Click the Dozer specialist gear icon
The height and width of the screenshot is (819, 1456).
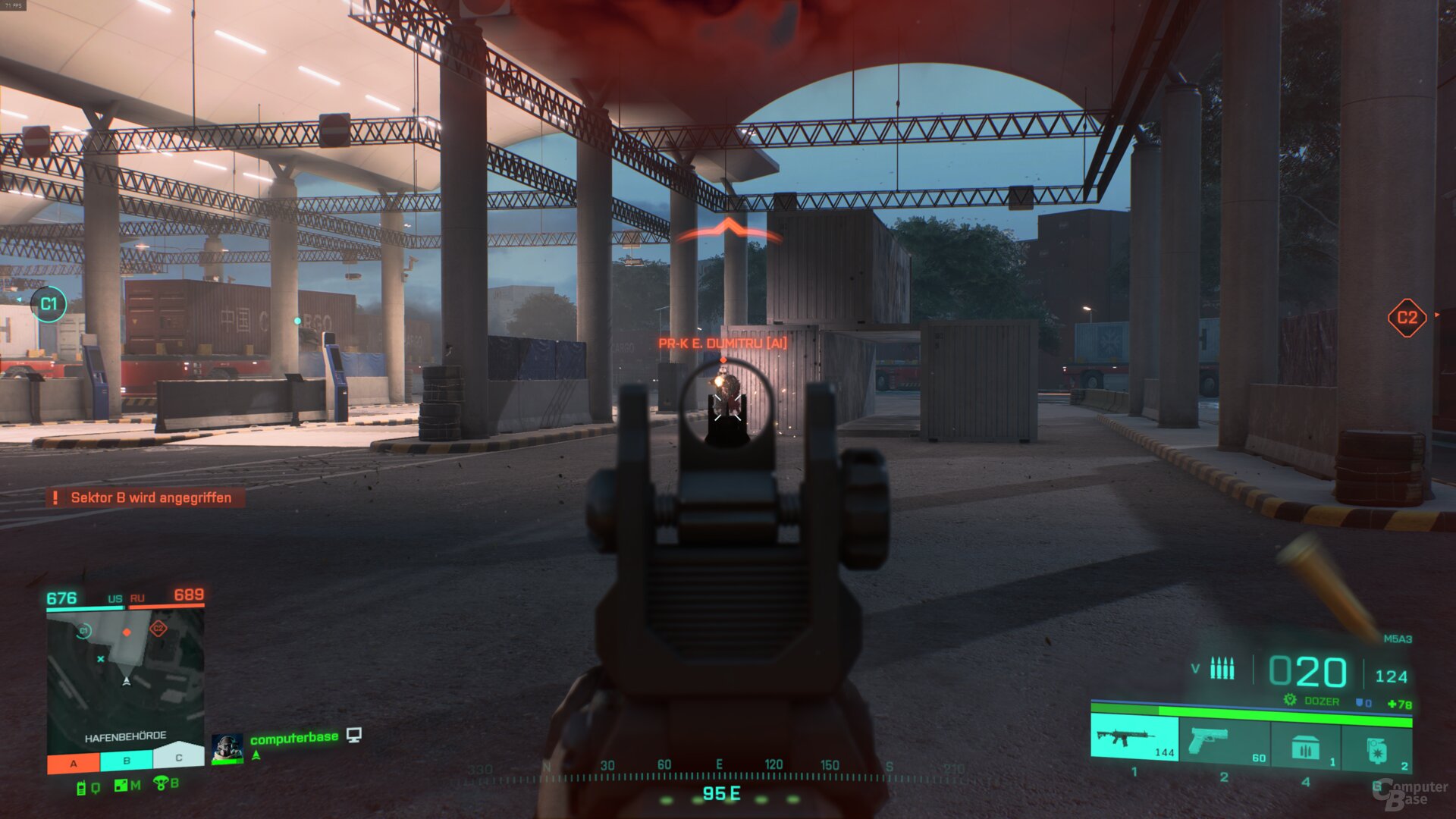(x=1289, y=700)
